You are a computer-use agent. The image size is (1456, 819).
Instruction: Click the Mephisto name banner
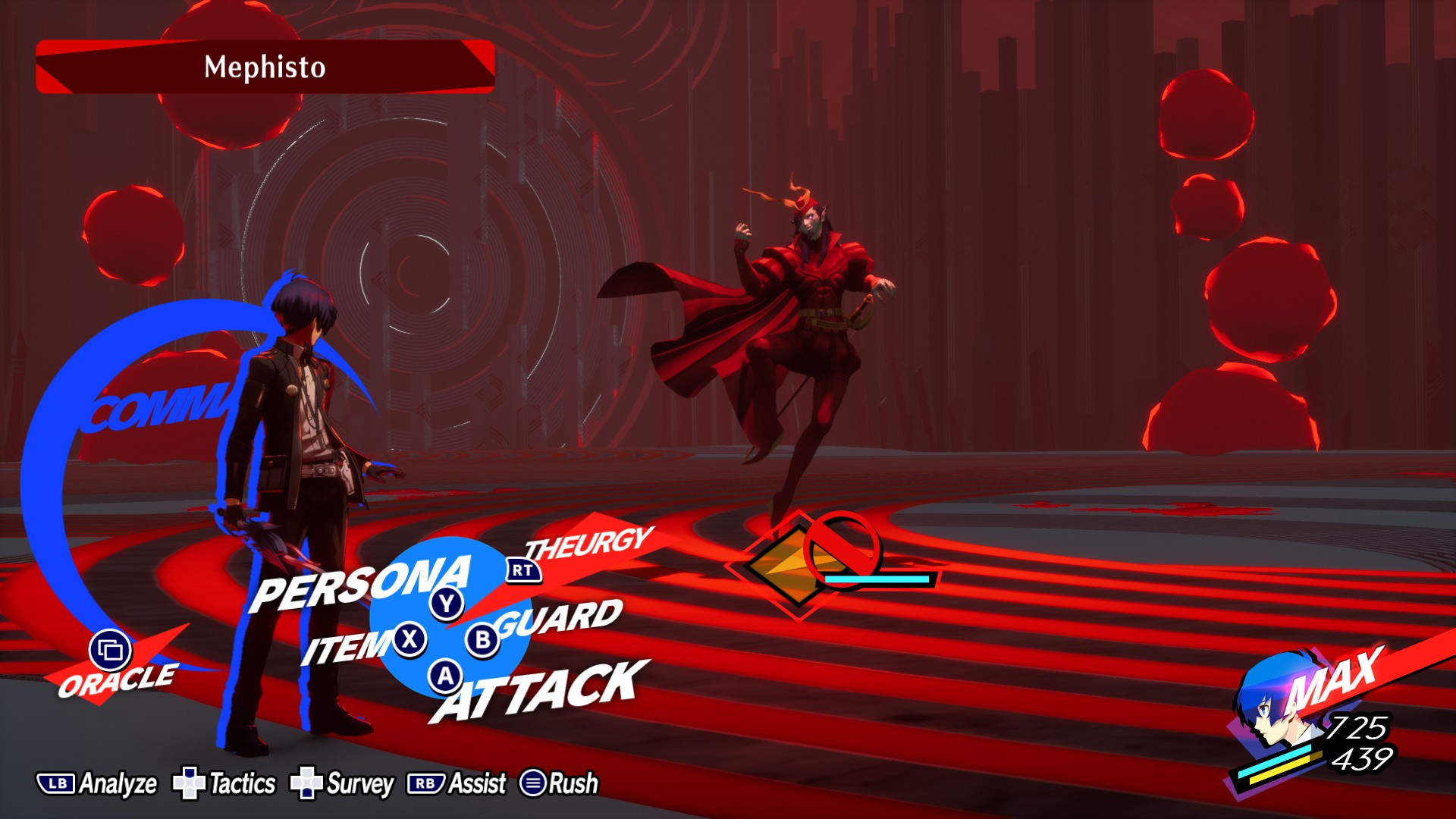click(262, 67)
